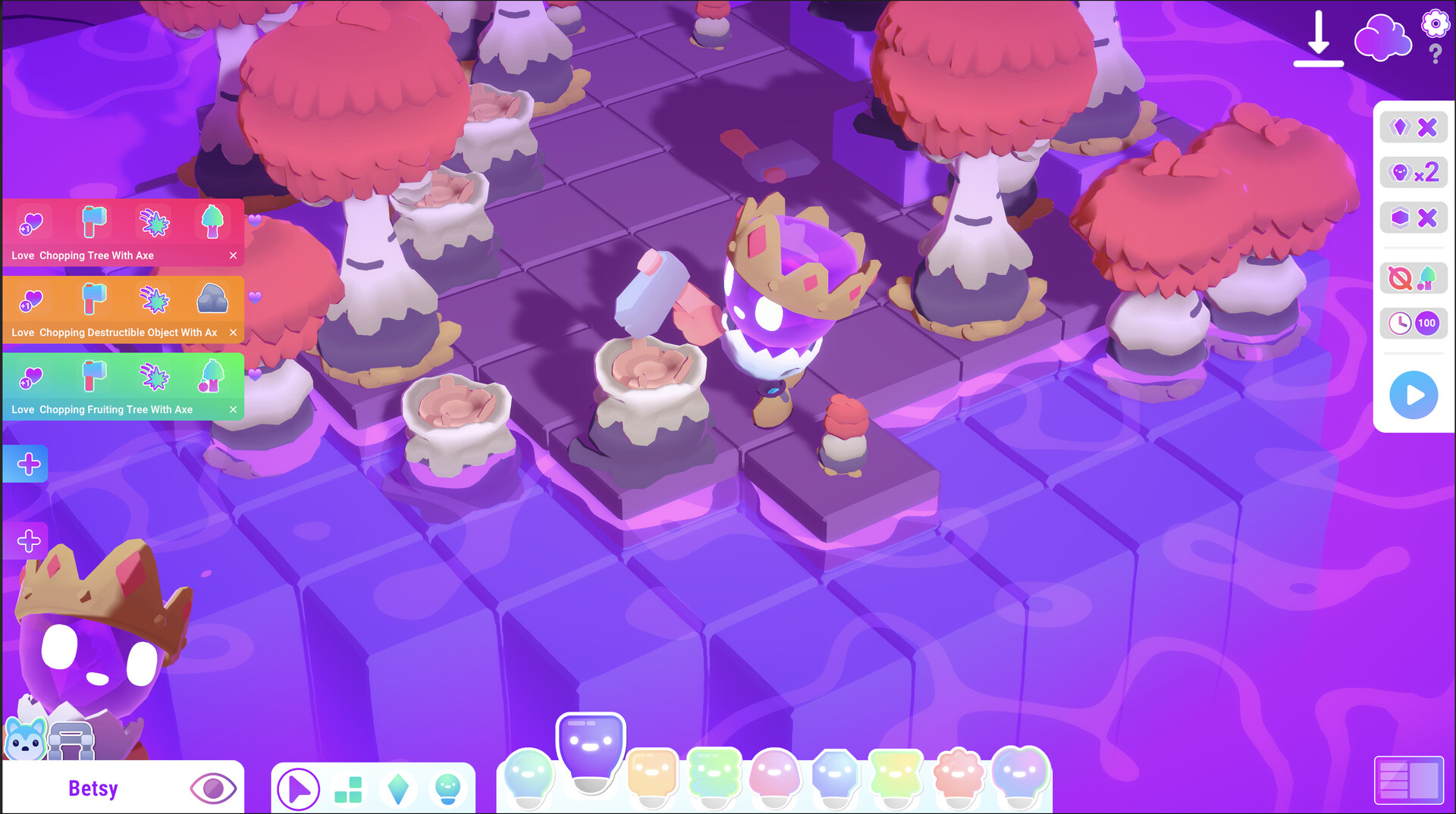Click the fruiting tree icon on the green rule
Viewport: 1456px width, 814px height.
pyautogui.click(x=213, y=375)
